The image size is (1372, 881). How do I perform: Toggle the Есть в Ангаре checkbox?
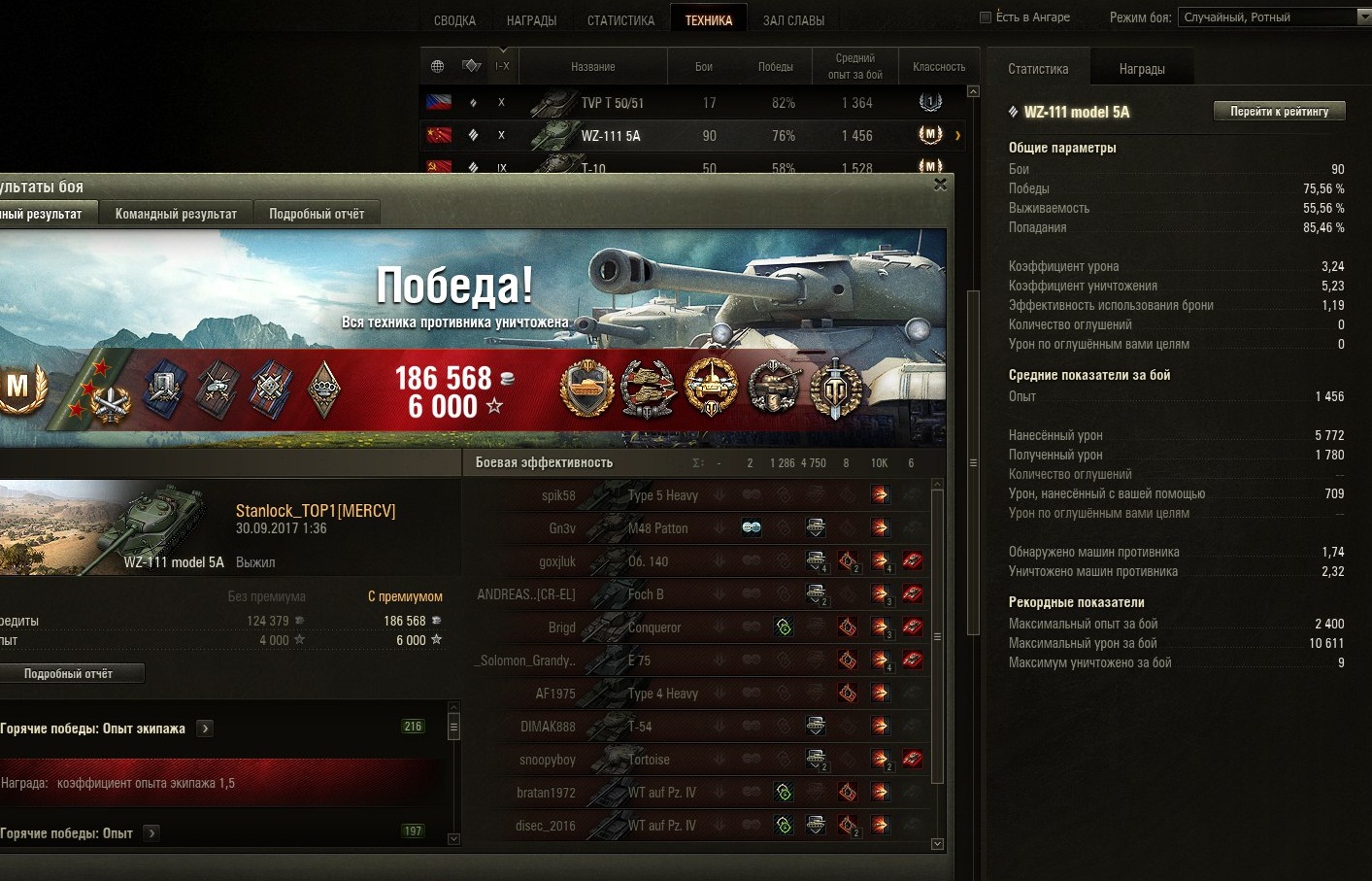[986, 17]
